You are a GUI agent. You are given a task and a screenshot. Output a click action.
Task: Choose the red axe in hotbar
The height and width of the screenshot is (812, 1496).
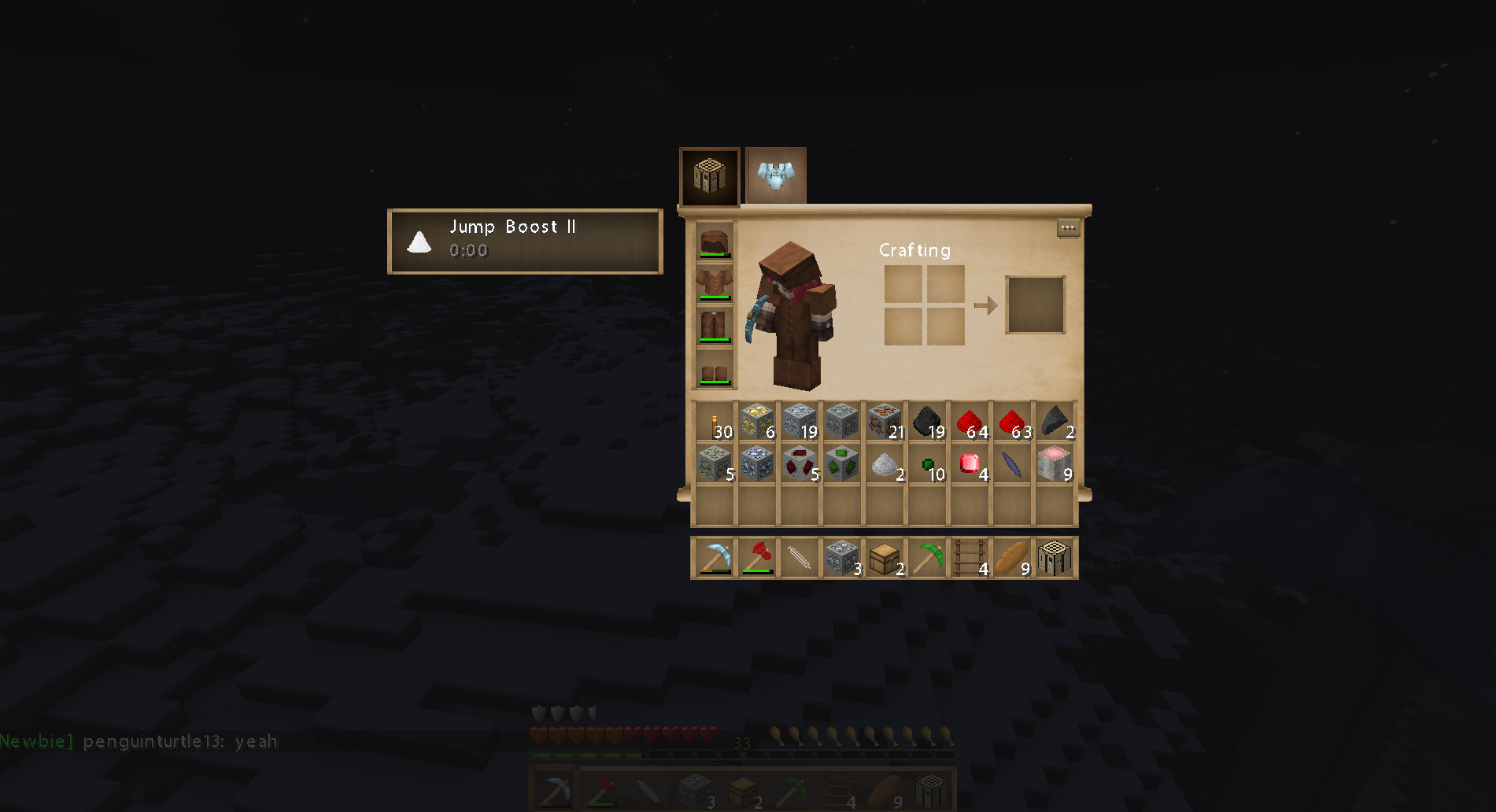pyautogui.click(x=757, y=559)
